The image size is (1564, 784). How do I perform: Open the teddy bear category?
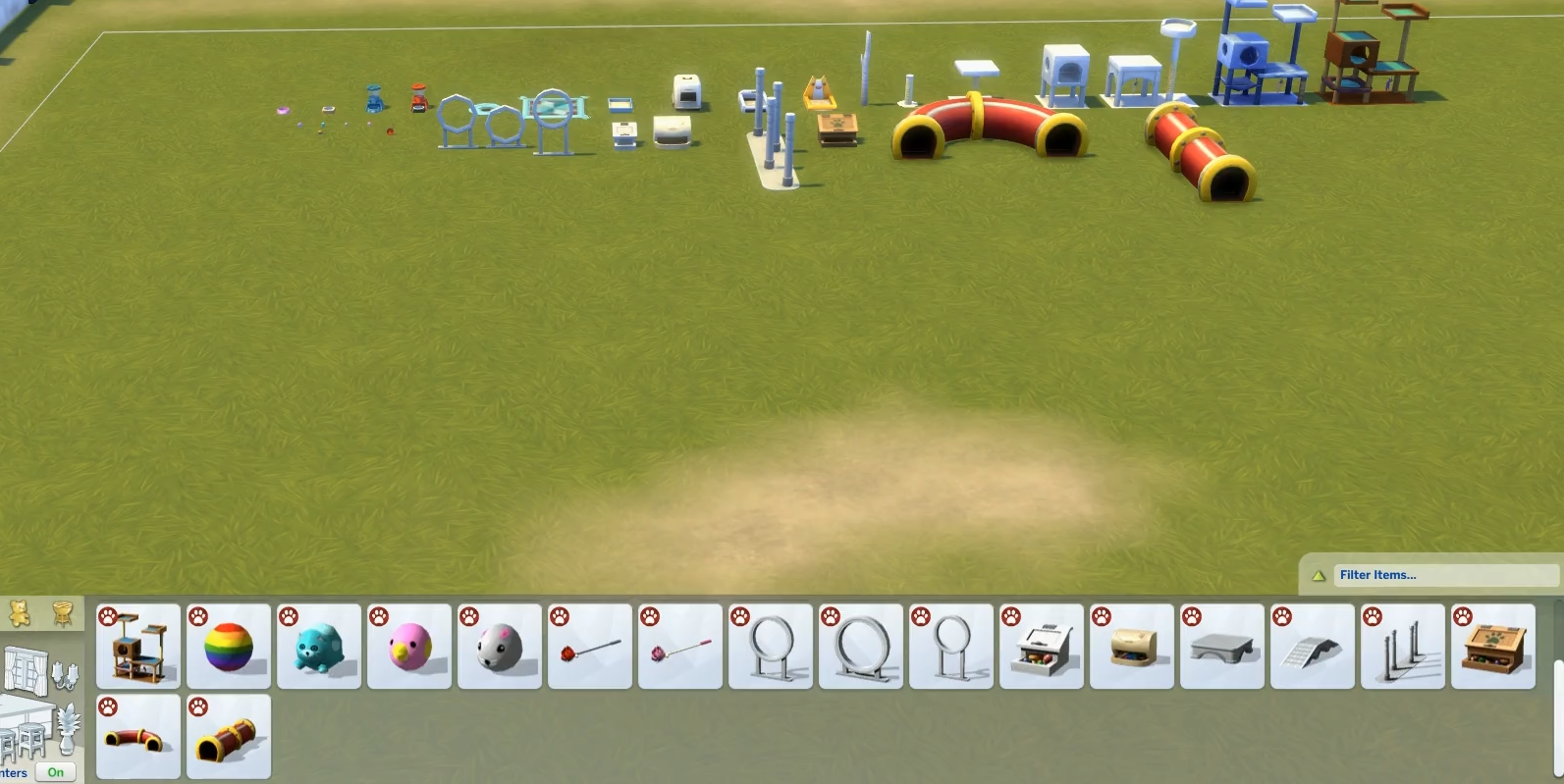(x=19, y=614)
